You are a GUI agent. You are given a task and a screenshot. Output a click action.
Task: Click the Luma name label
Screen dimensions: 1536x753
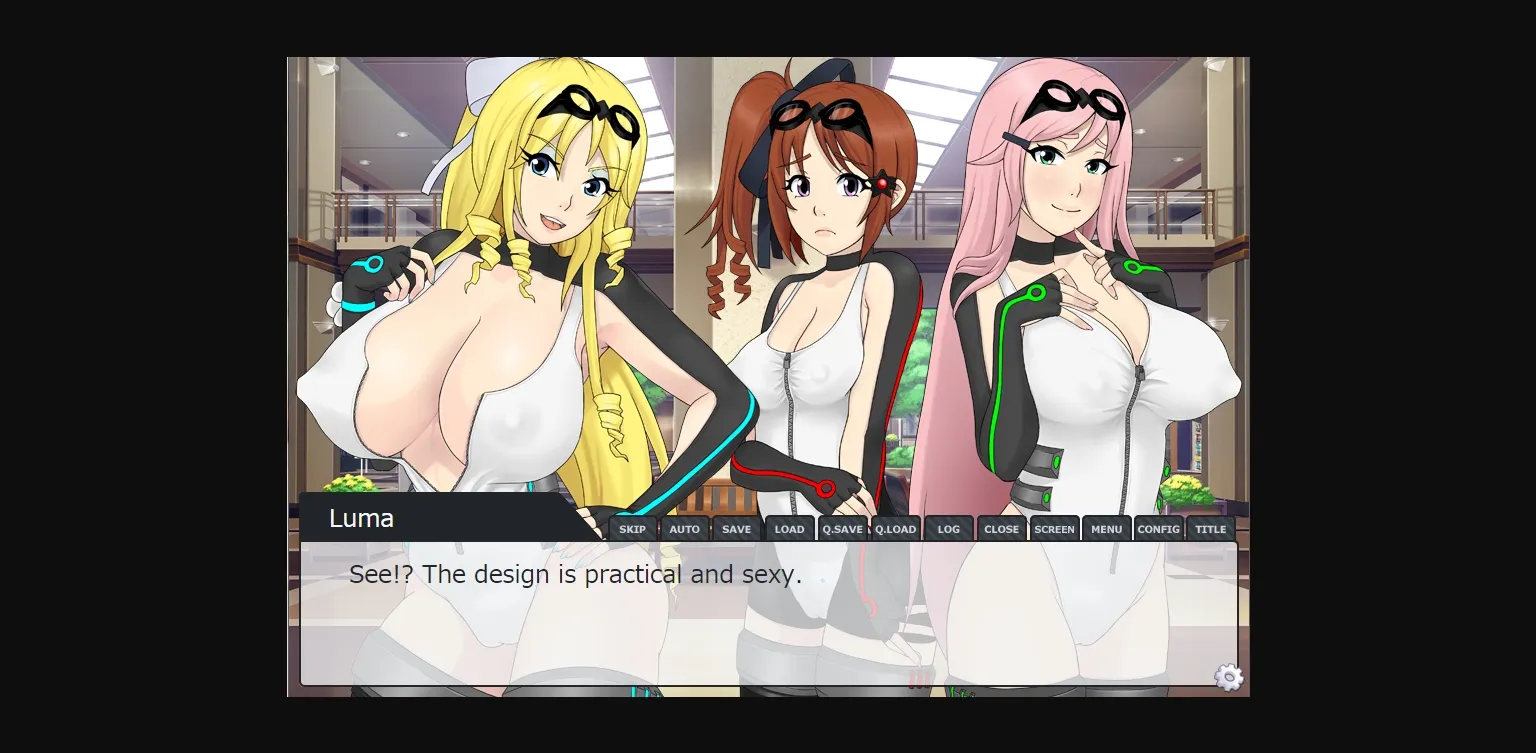[362, 518]
